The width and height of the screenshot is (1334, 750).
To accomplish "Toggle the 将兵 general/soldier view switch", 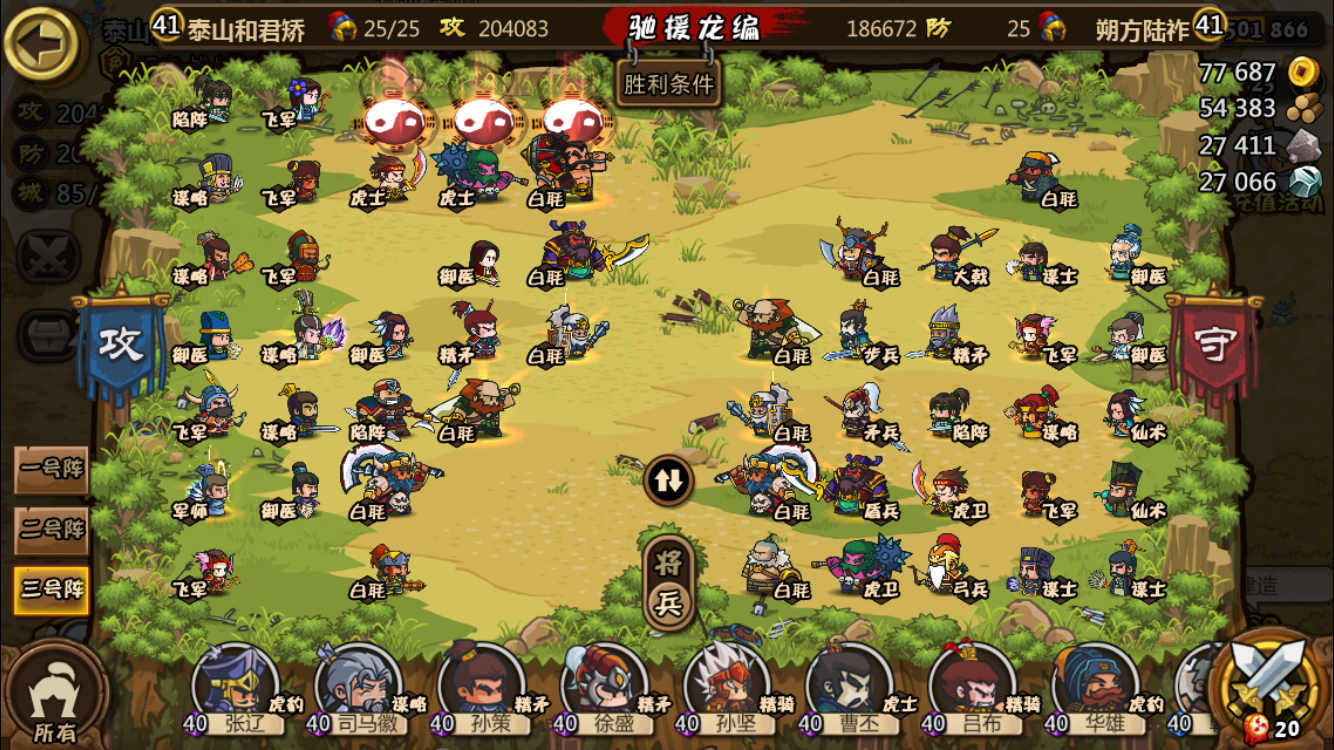I will [x=668, y=582].
